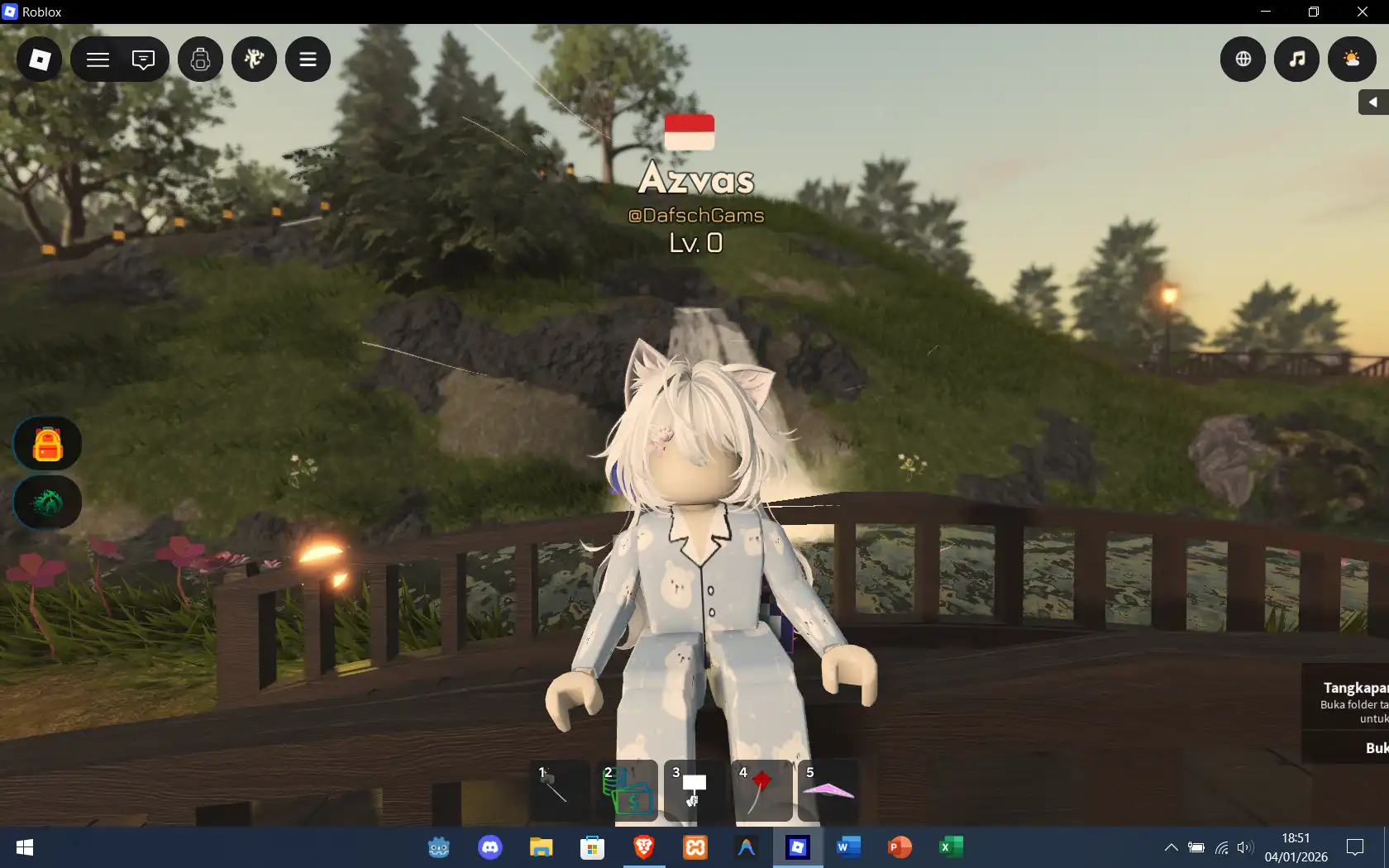Open the hamburger menu beside chat
Image resolution: width=1389 pixels, height=868 pixels.
97,59
